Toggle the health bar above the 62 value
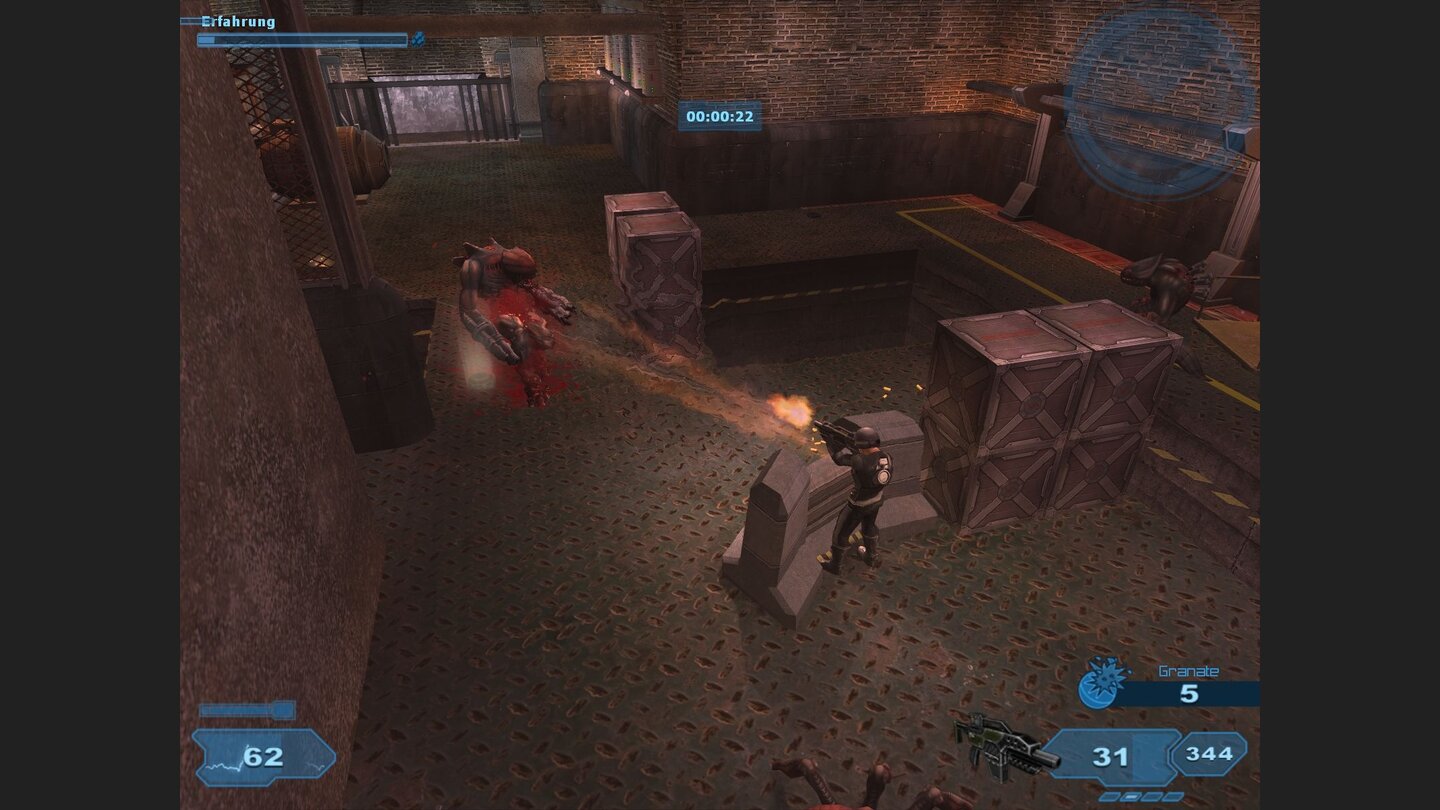 pos(248,712)
